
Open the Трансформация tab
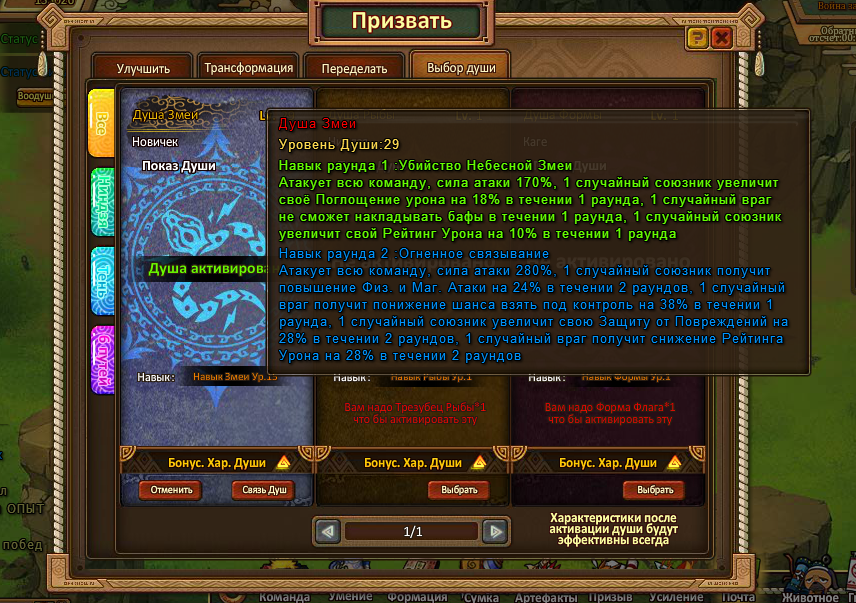pos(248,68)
